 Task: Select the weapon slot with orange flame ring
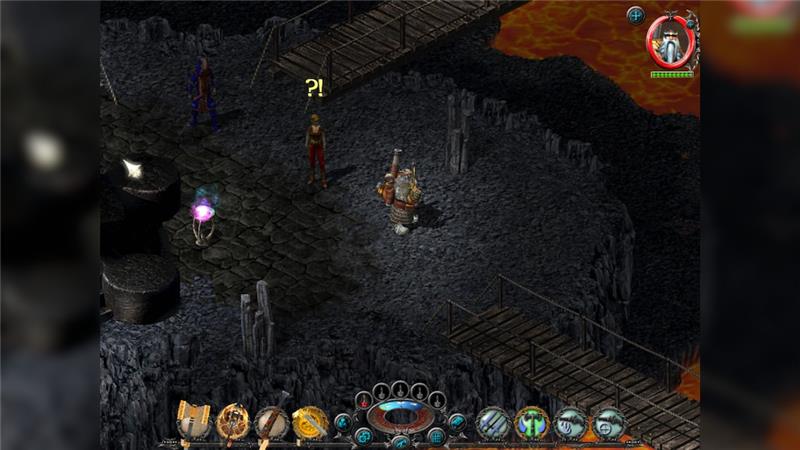click(x=234, y=421)
